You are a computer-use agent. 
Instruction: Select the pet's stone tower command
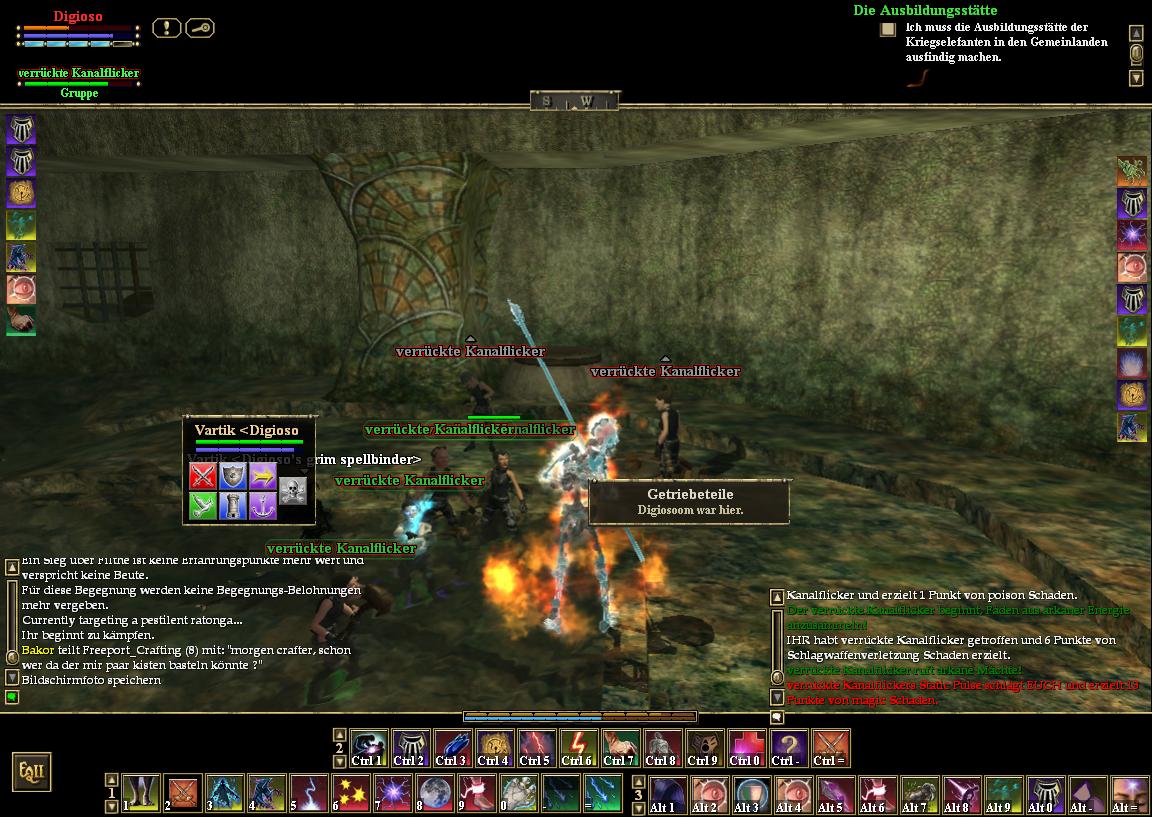point(233,506)
